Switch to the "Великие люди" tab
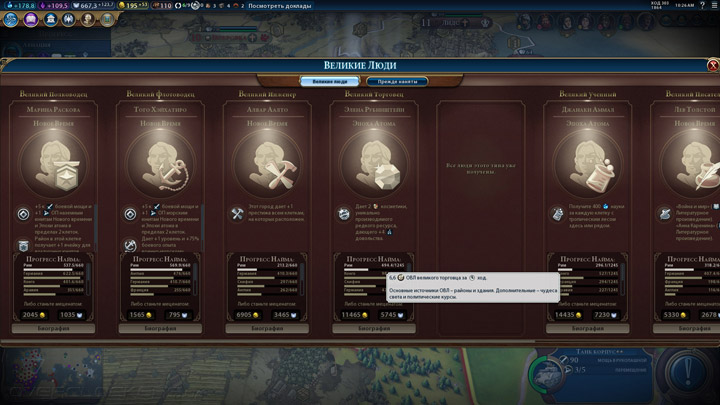720x405 pixels. pyautogui.click(x=329, y=81)
